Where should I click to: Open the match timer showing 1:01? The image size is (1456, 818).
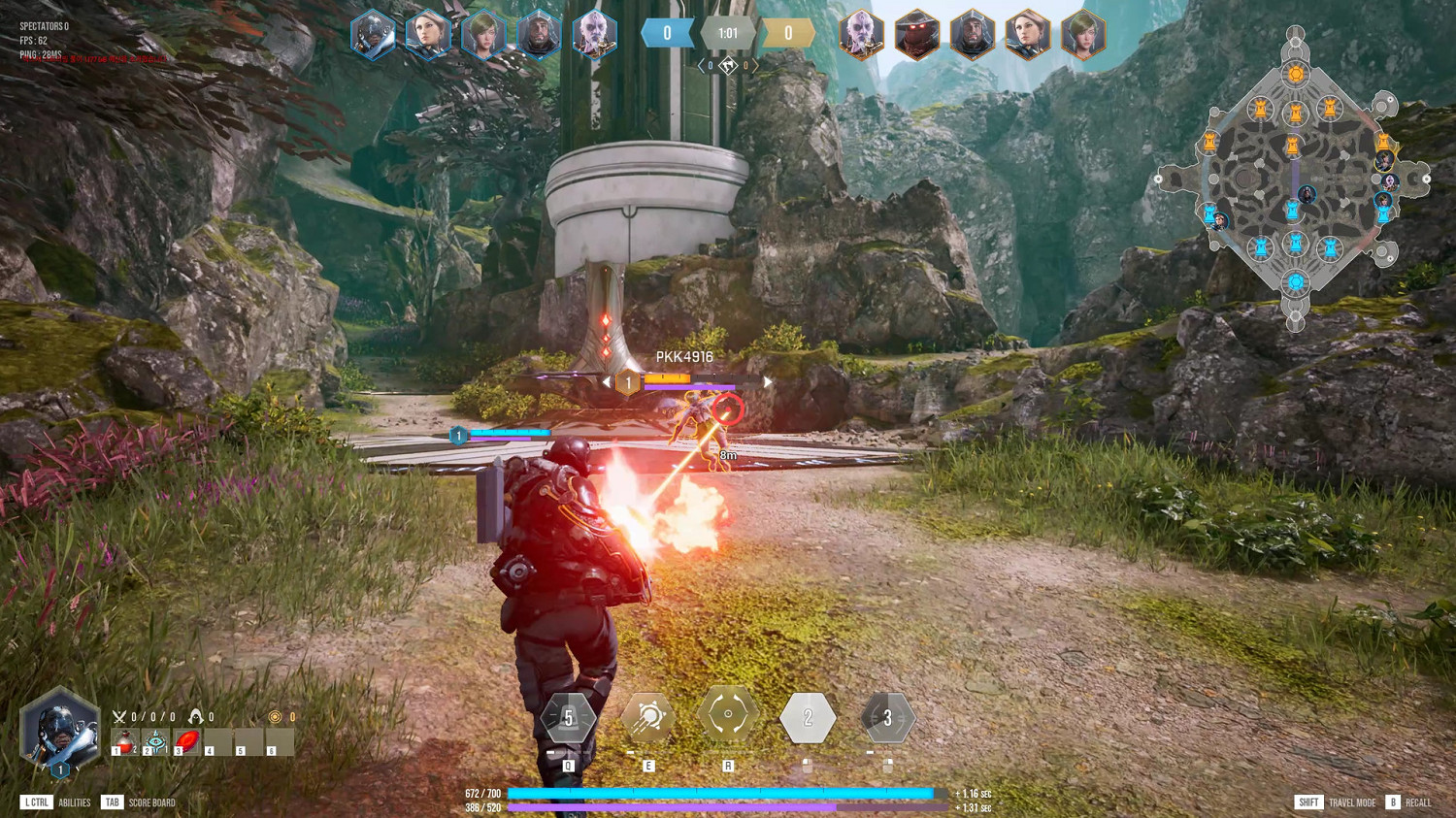tap(727, 32)
